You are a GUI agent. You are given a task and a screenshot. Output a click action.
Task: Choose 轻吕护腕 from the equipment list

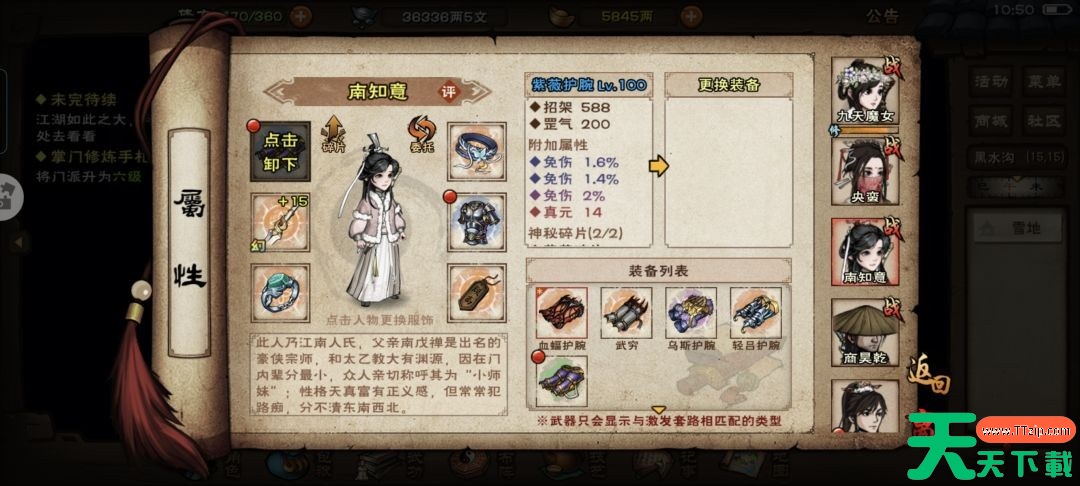[x=756, y=315]
